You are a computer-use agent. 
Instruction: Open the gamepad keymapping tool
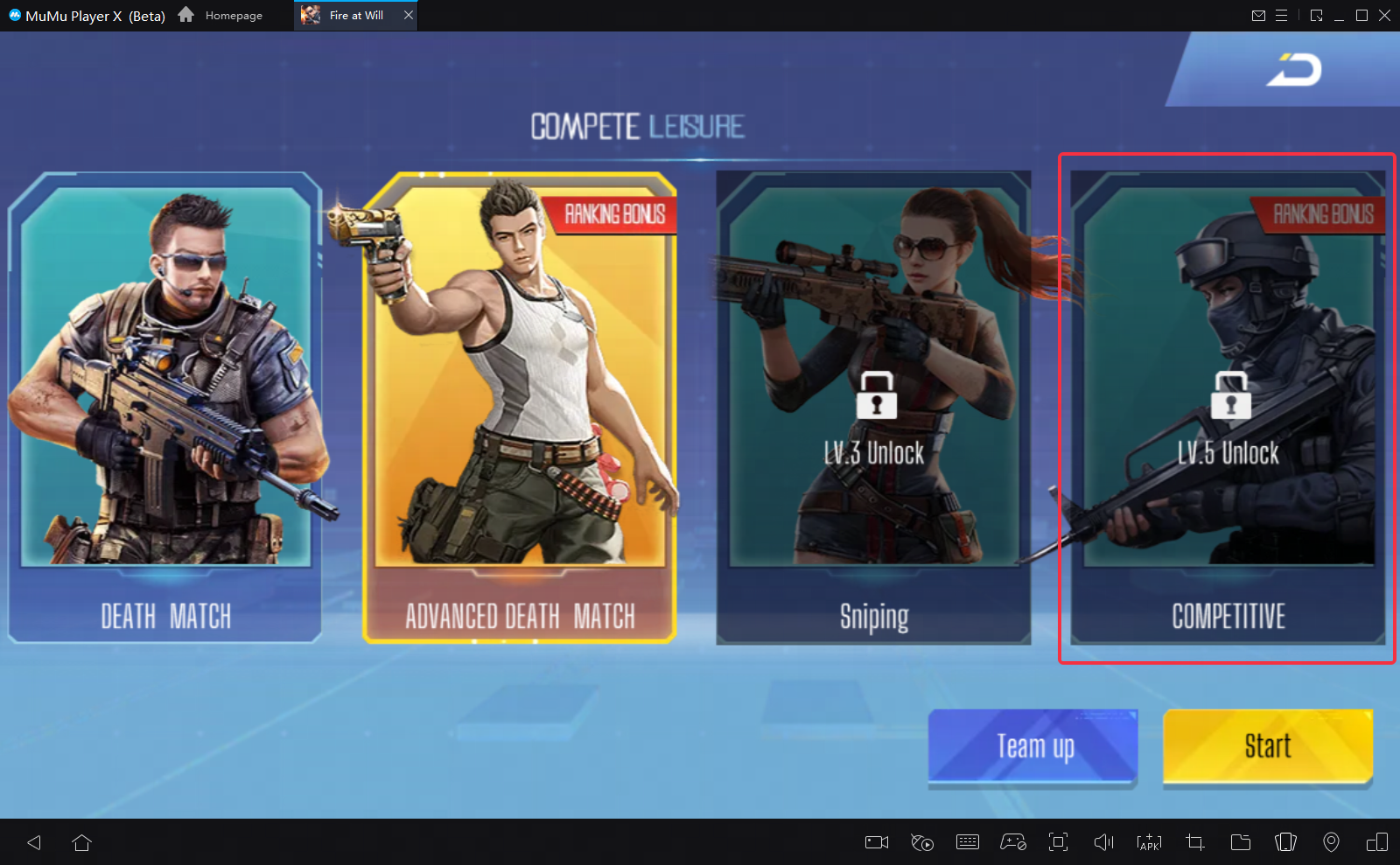coord(1012,842)
